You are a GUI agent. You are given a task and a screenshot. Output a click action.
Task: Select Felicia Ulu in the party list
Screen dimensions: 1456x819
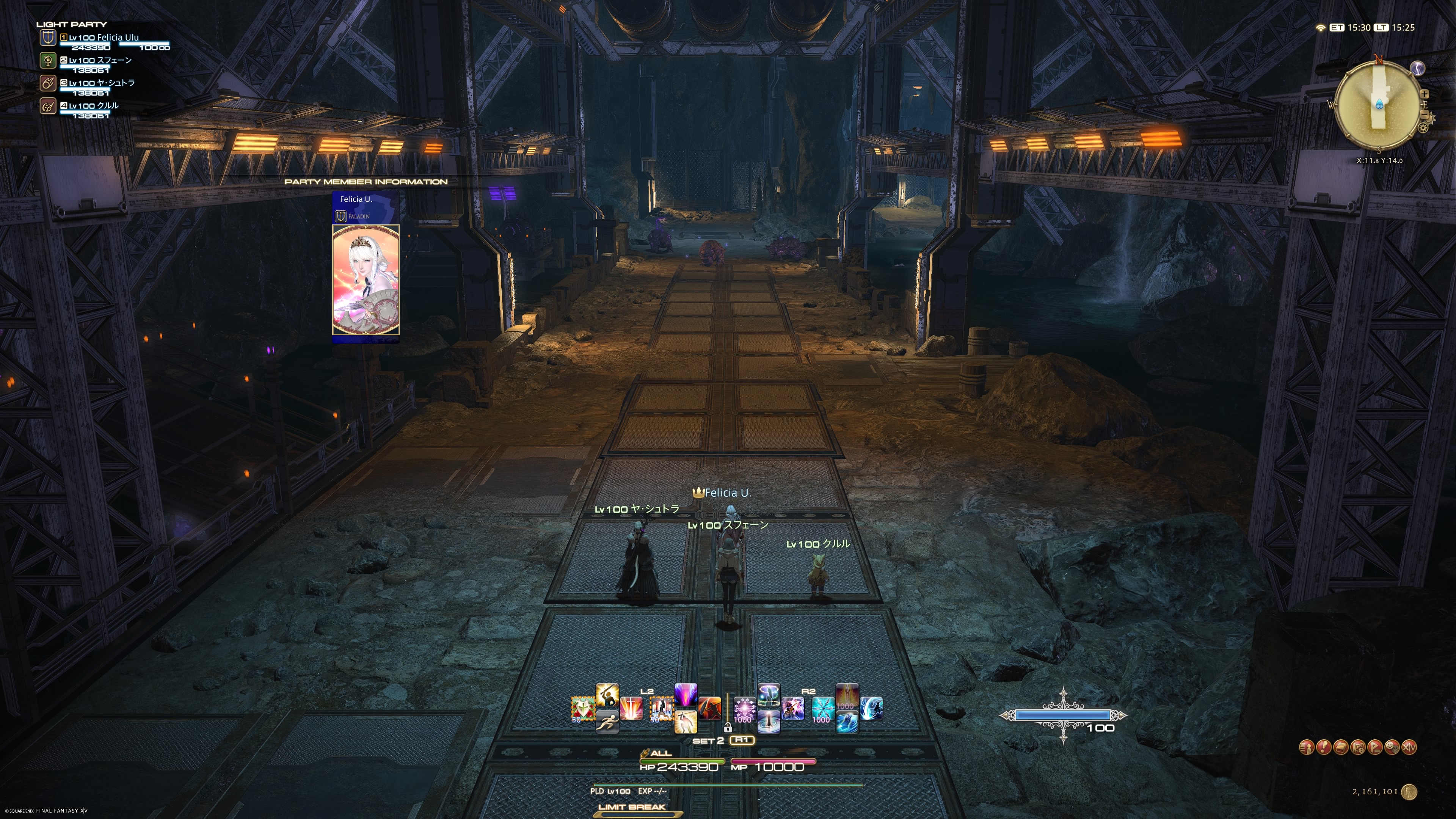(x=104, y=38)
